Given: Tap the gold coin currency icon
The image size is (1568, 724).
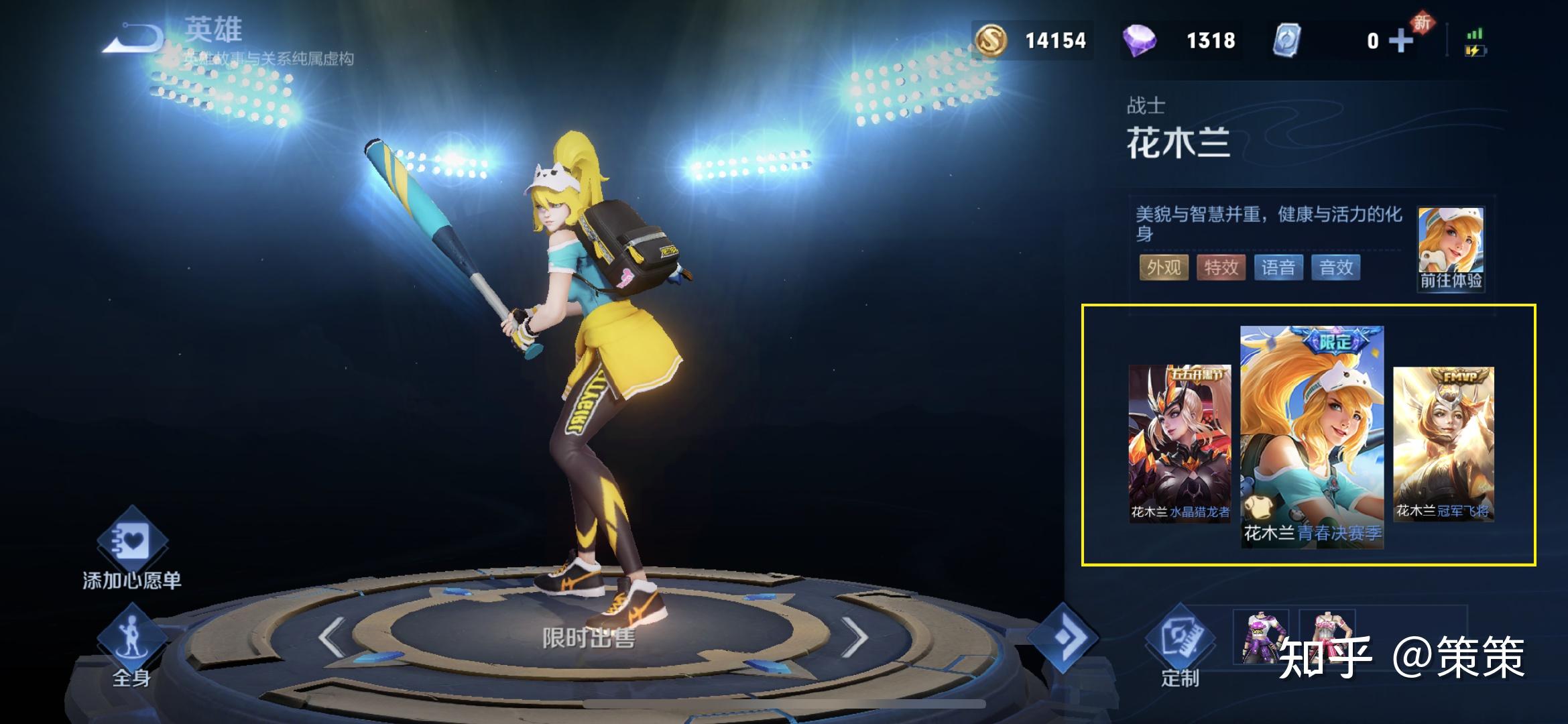Looking at the screenshot, I should 991,40.
